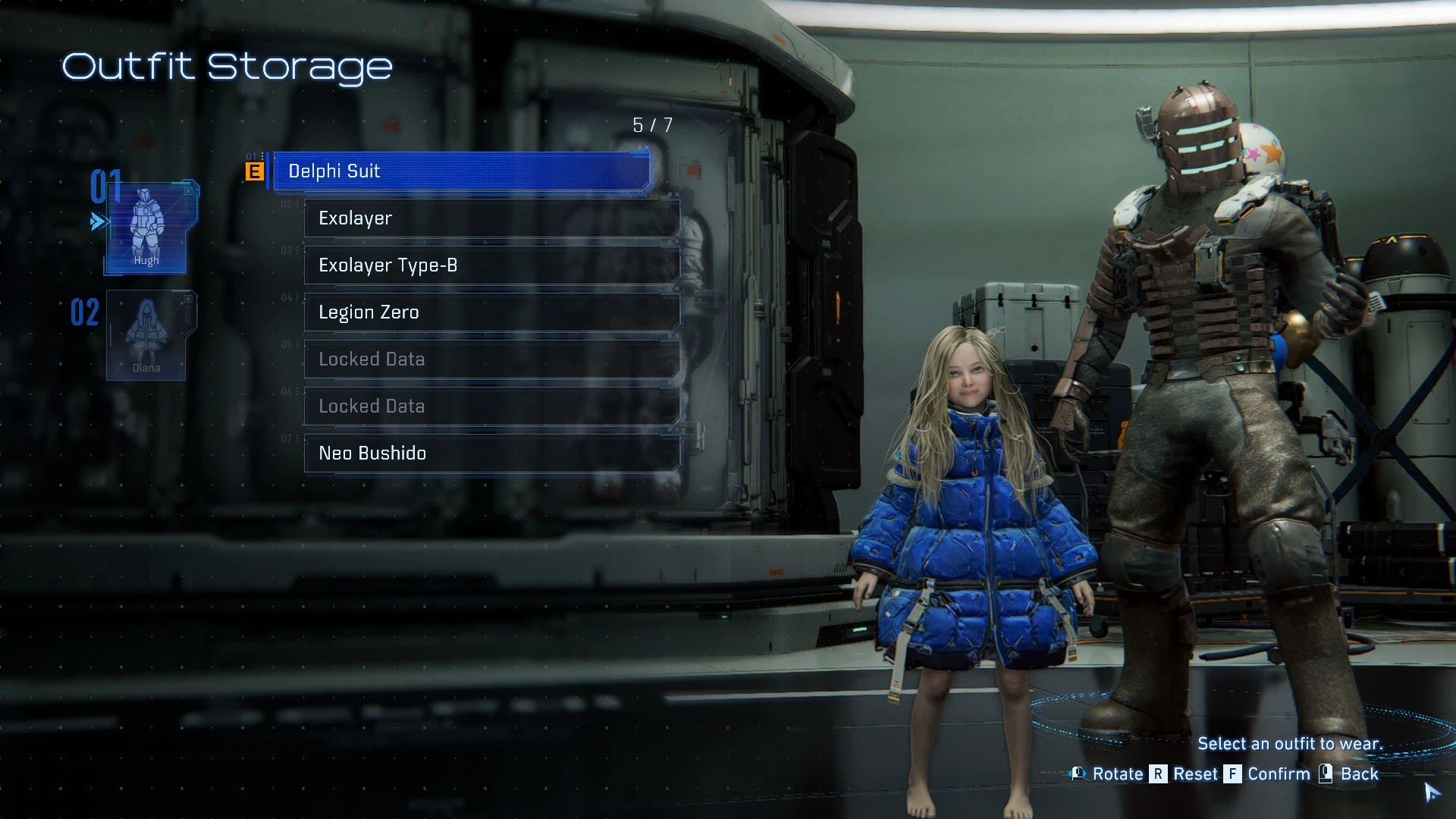Screen dimensions: 1456x819
Task: Switch to Diana's character thumbnail
Action: [x=147, y=335]
